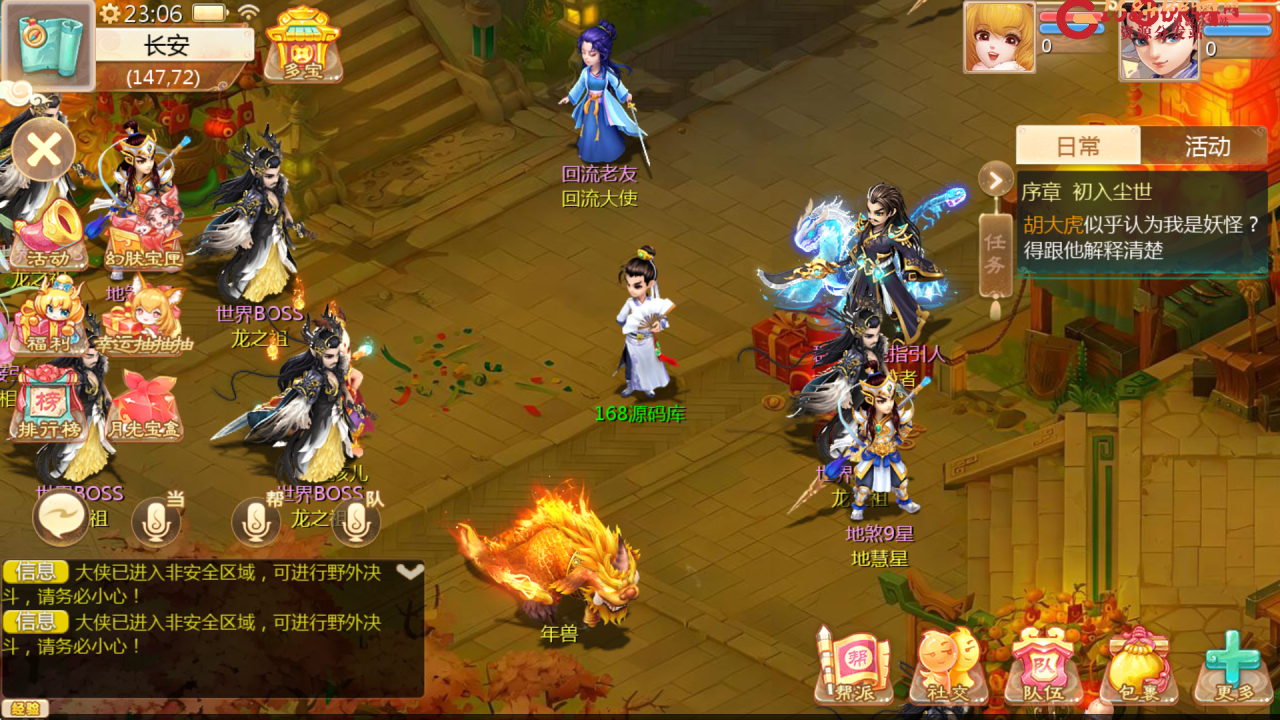The height and width of the screenshot is (720, 1280).
Task: Open the 社交 social menu
Action: pos(947,665)
